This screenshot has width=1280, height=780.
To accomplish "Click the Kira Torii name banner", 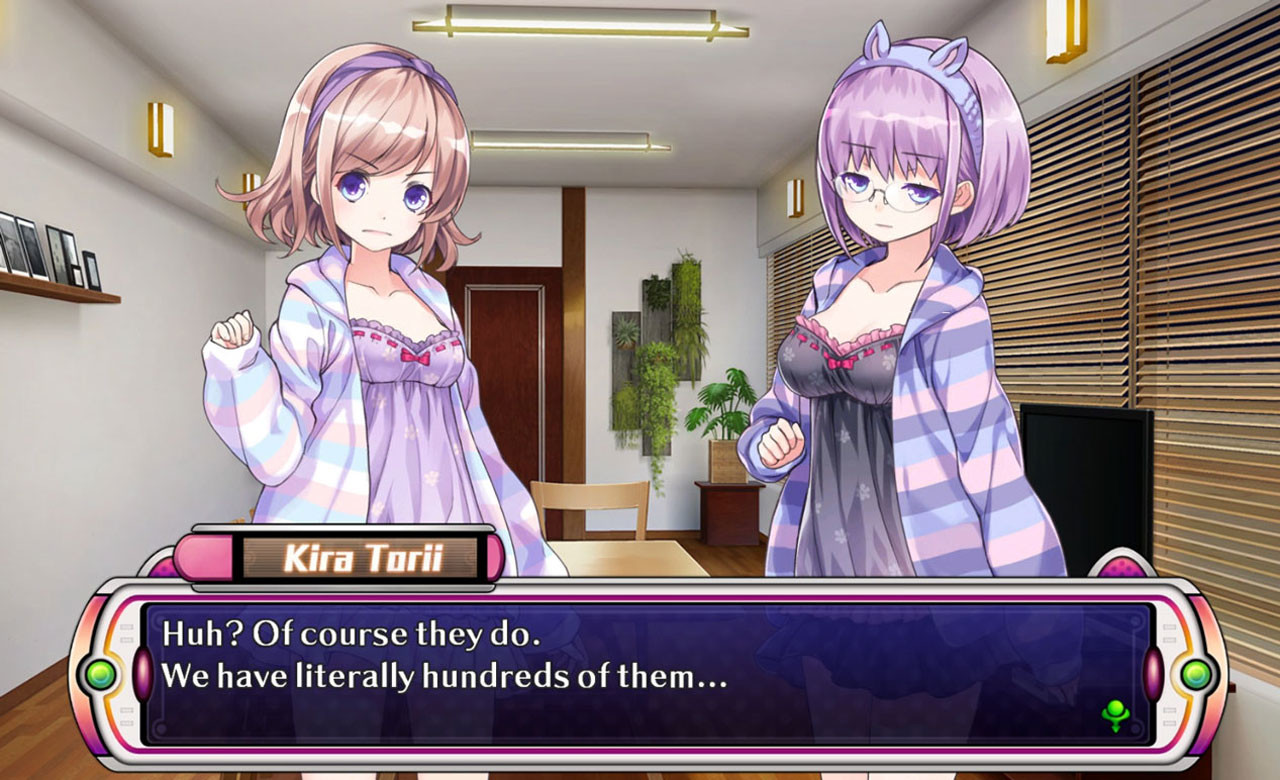I will [x=362, y=557].
